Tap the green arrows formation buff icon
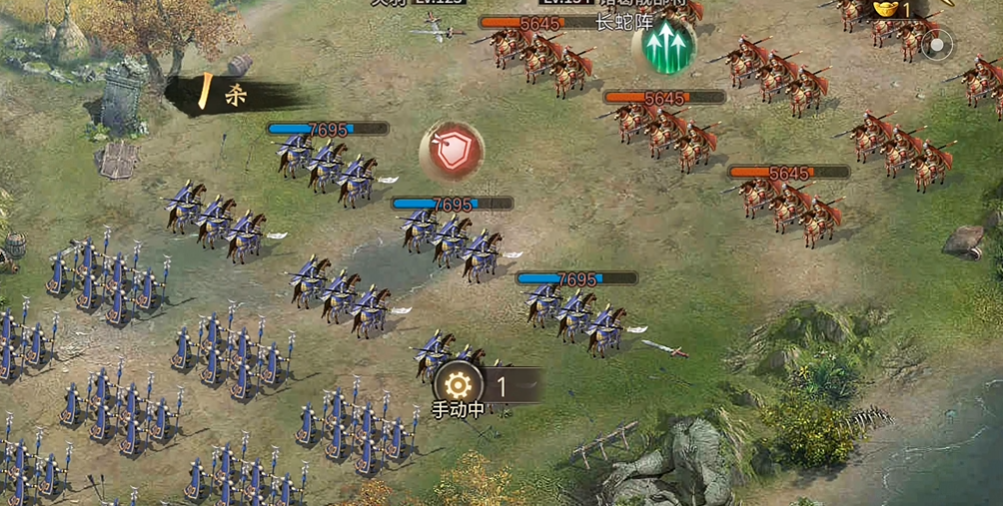1003x506 pixels. pos(663,48)
